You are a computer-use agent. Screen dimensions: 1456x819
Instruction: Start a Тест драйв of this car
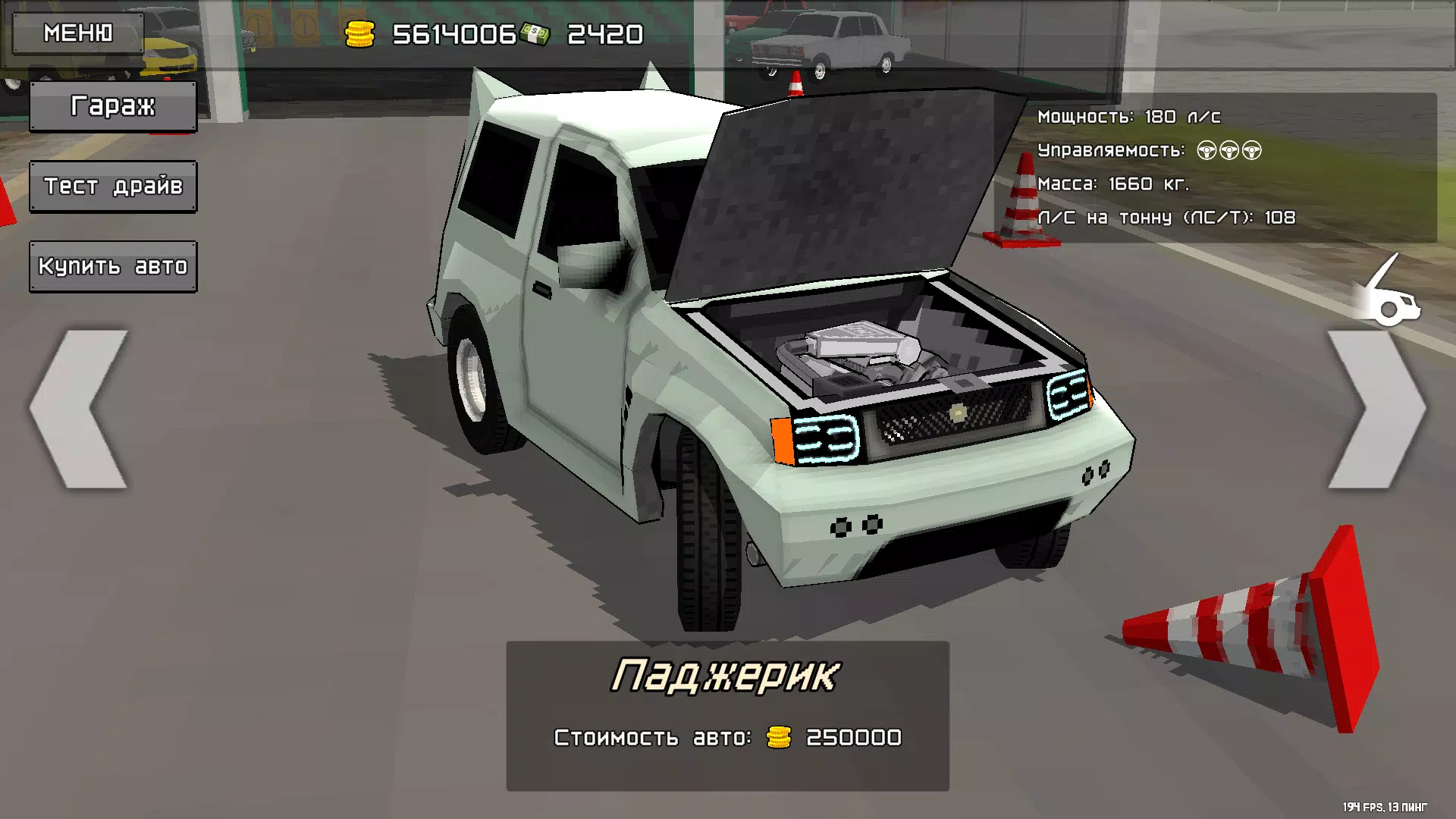point(112,186)
